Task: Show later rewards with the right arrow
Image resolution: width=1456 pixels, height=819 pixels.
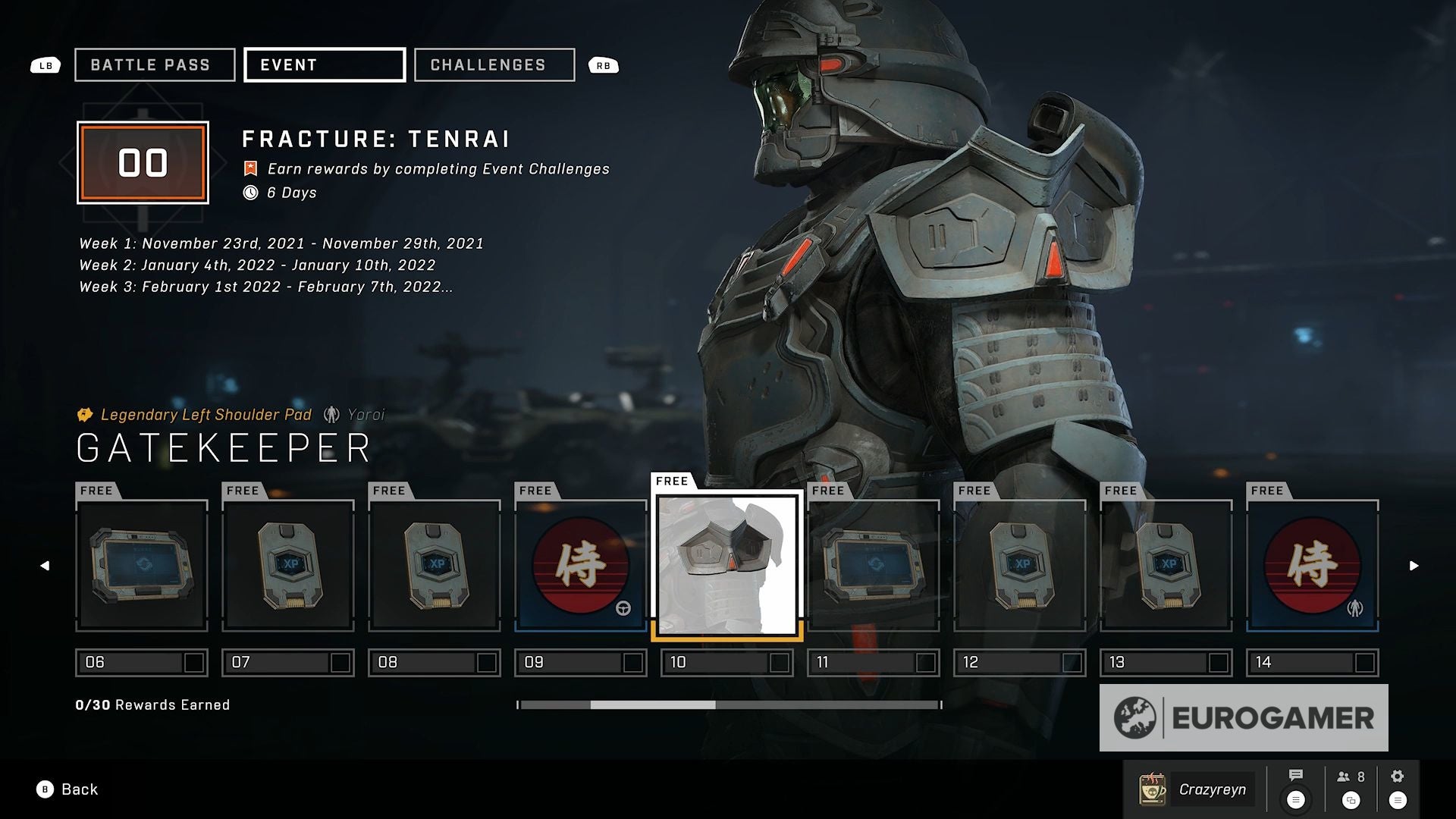Action: [1414, 566]
